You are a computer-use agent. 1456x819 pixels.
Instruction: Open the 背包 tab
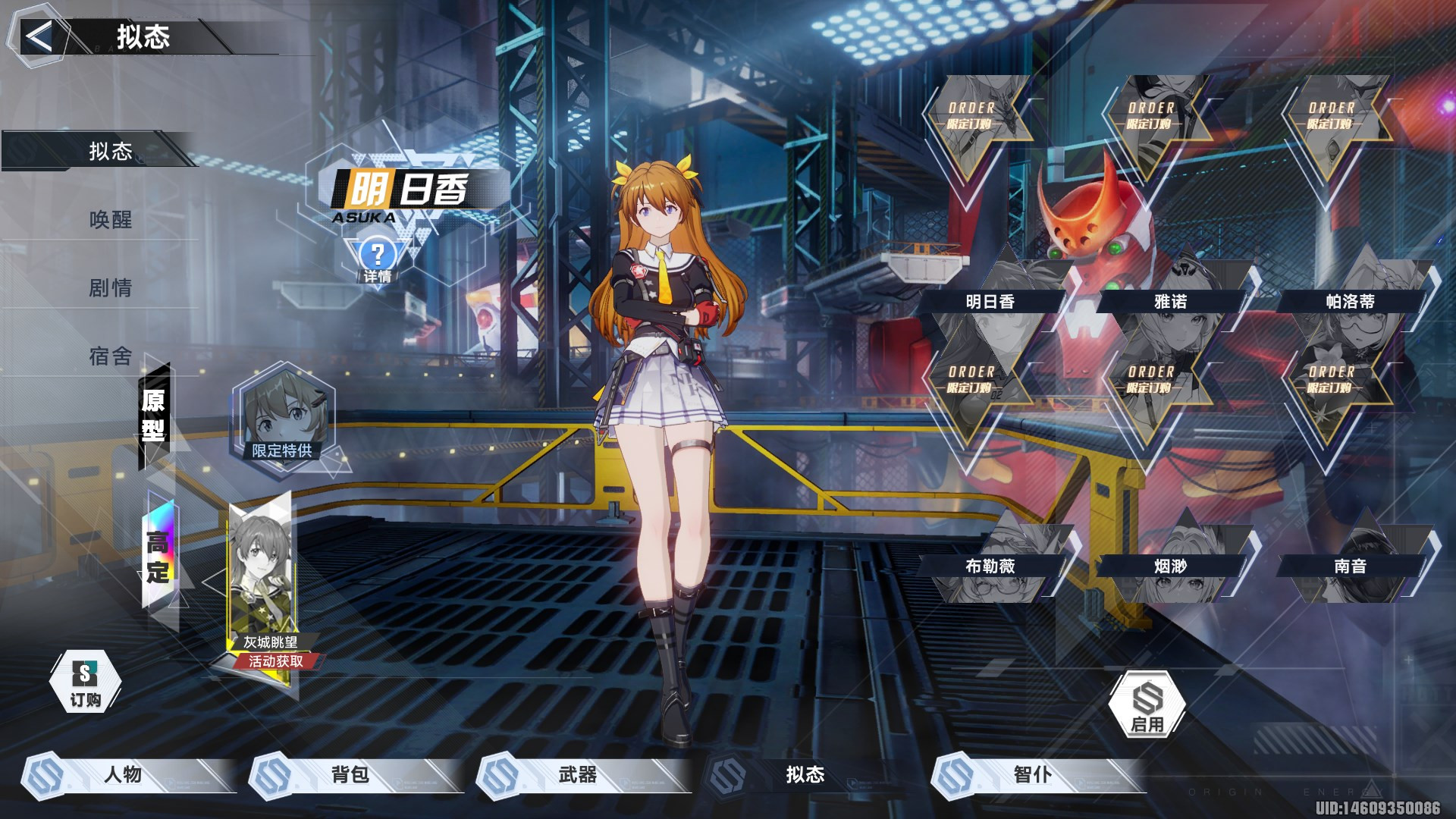(x=350, y=774)
